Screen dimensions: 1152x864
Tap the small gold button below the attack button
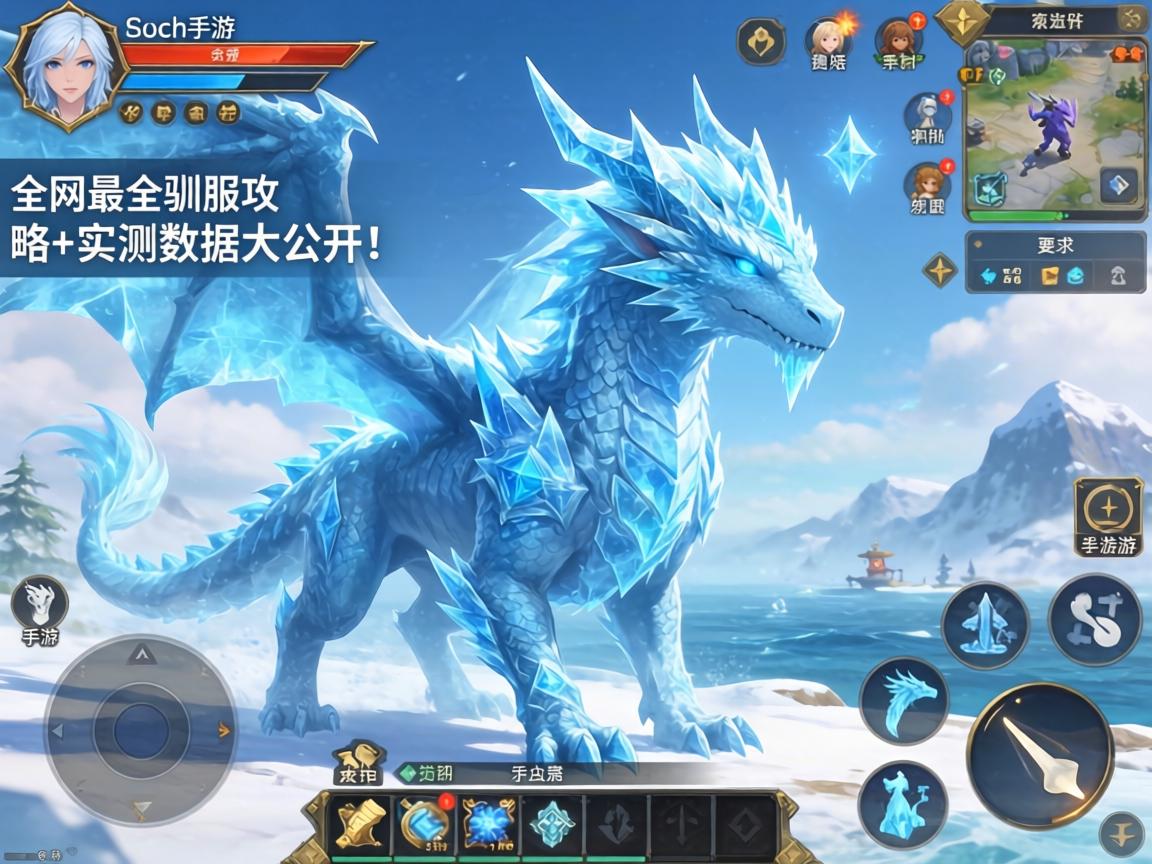tap(1121, 832)
